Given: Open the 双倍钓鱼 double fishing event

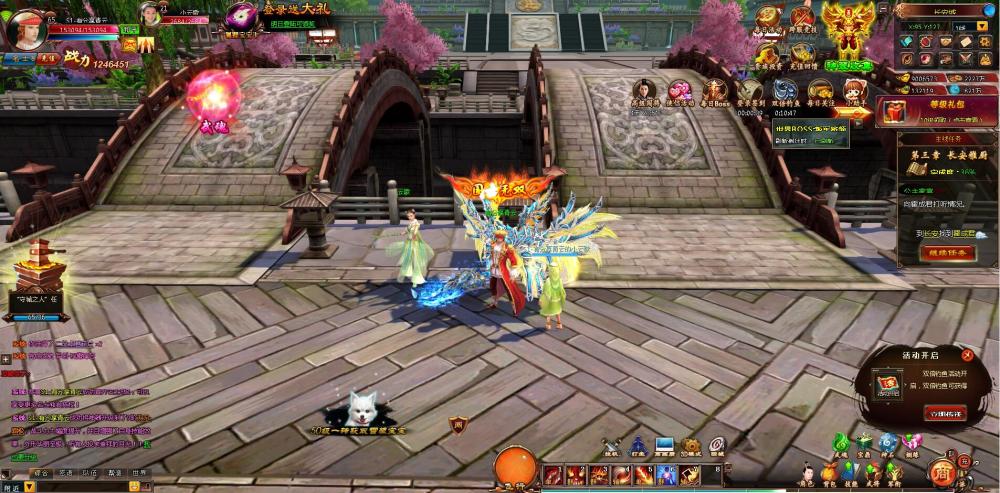Looking at the screenshot, I should point(786,91).
